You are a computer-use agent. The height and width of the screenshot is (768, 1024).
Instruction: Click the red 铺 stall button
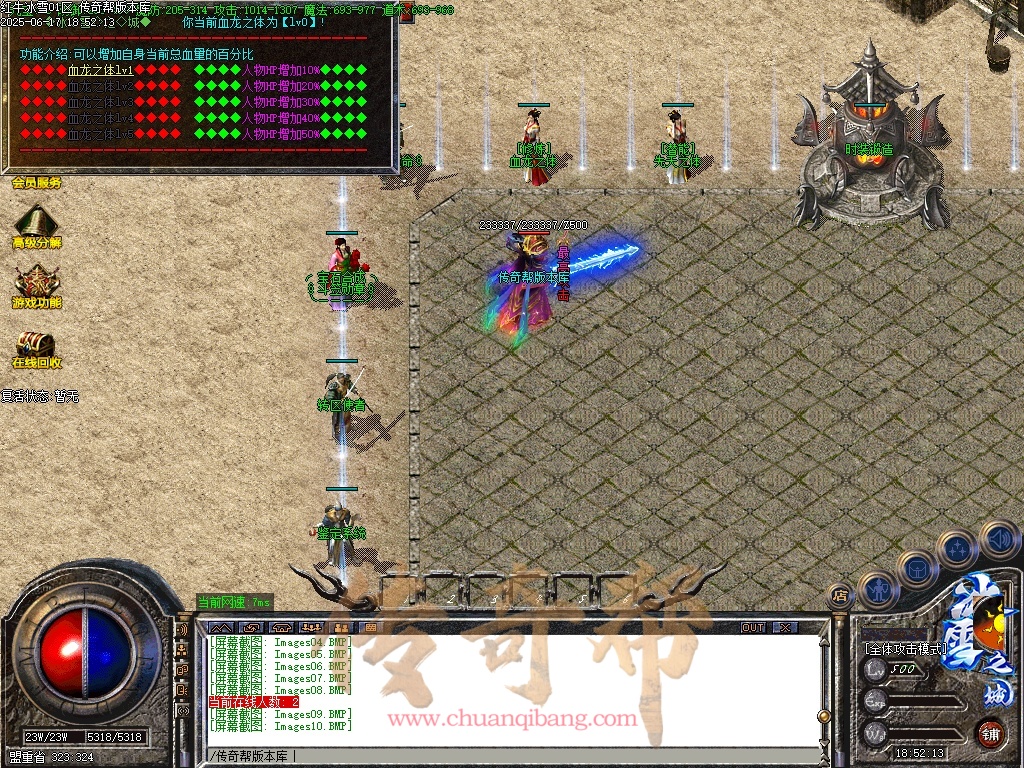tap(990, 733)
